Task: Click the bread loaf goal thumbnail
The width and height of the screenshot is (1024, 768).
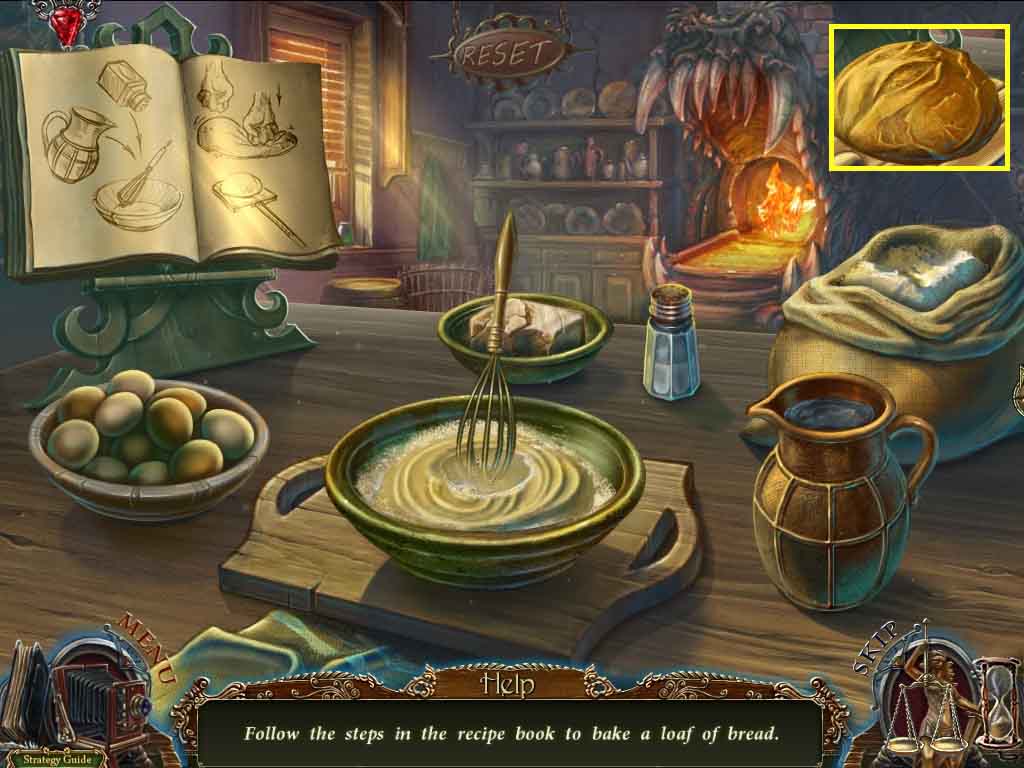Action: tap(919, 97)
